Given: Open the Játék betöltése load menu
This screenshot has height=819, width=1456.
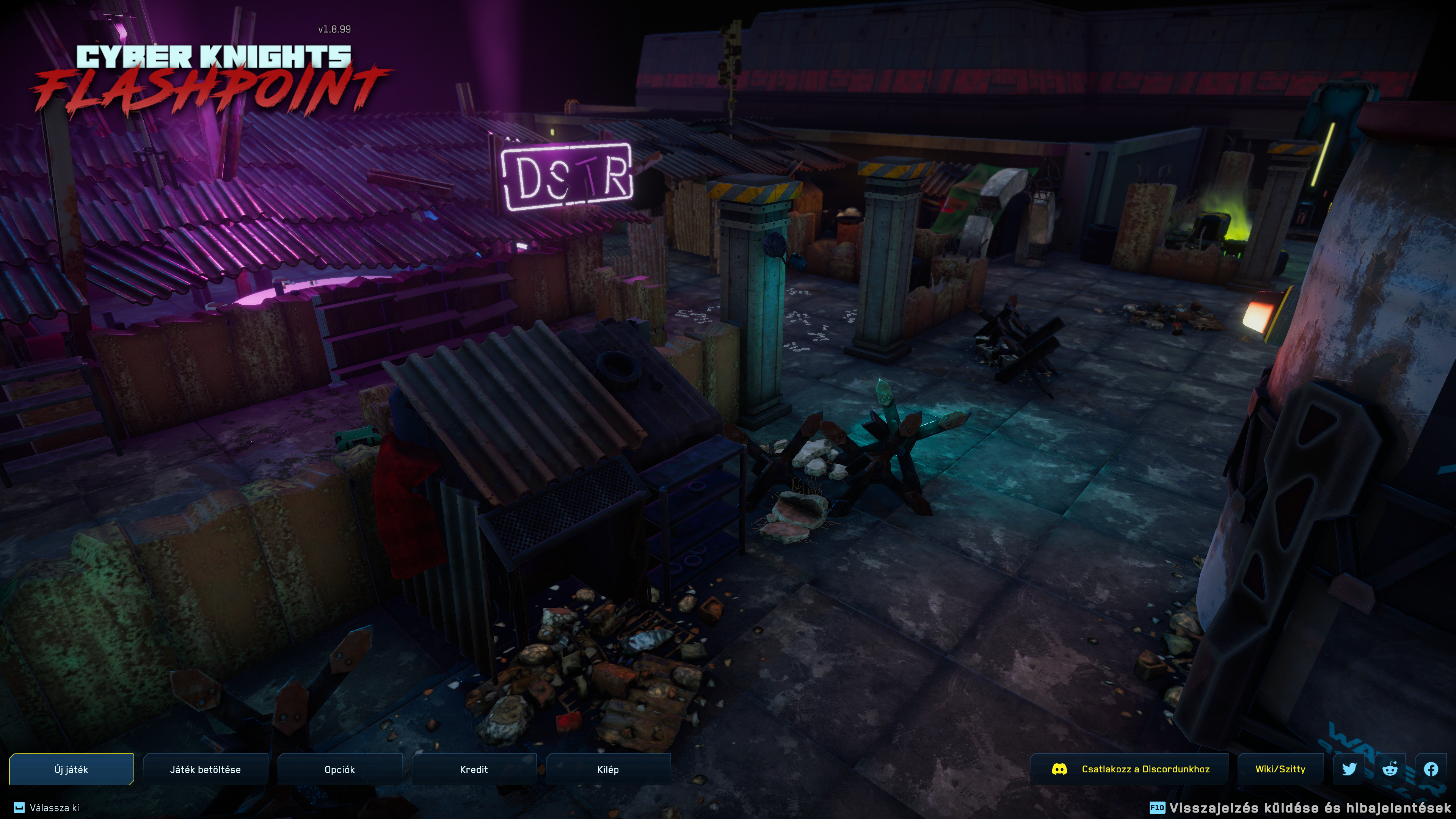Looking at the screenshot, I should [x=205, y=769].
